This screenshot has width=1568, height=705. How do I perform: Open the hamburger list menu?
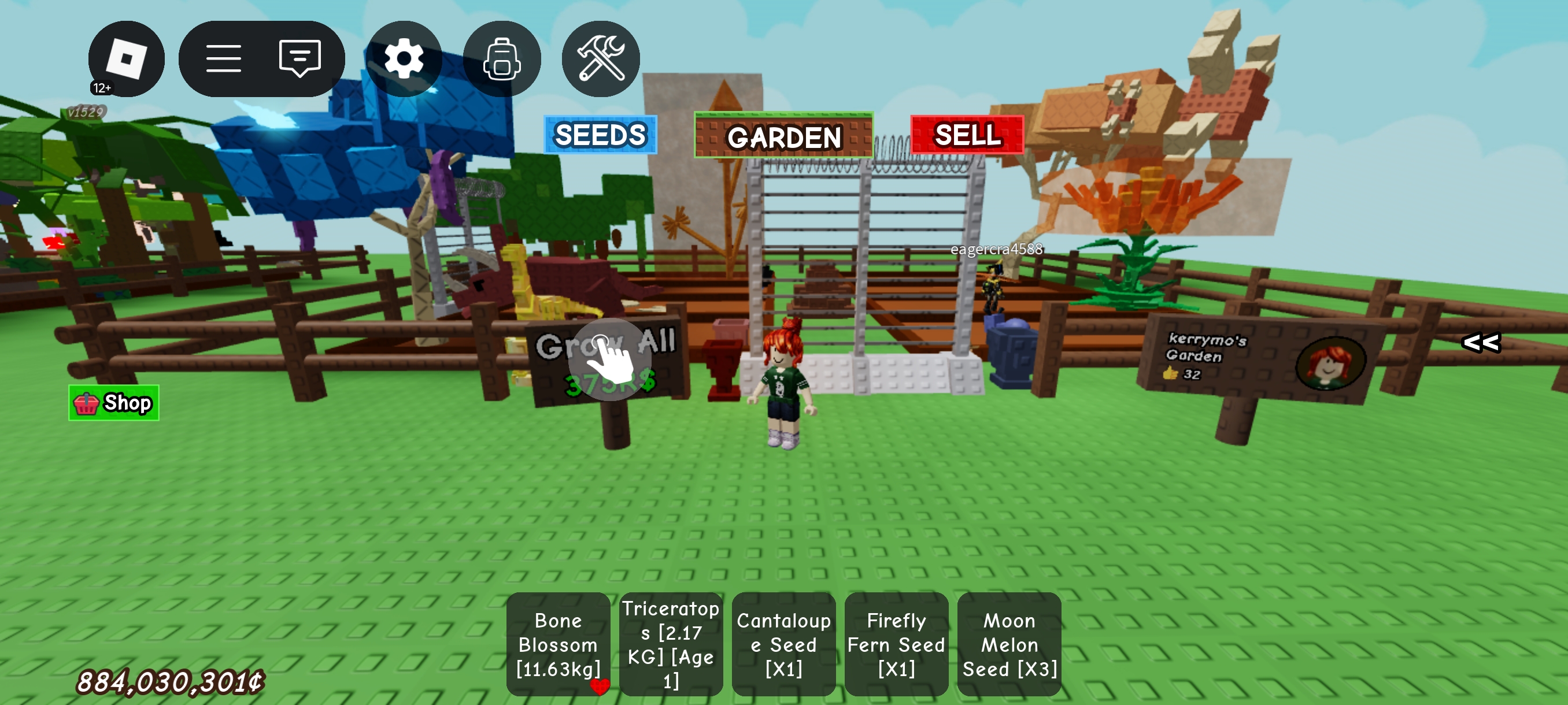tap(223, 59)
